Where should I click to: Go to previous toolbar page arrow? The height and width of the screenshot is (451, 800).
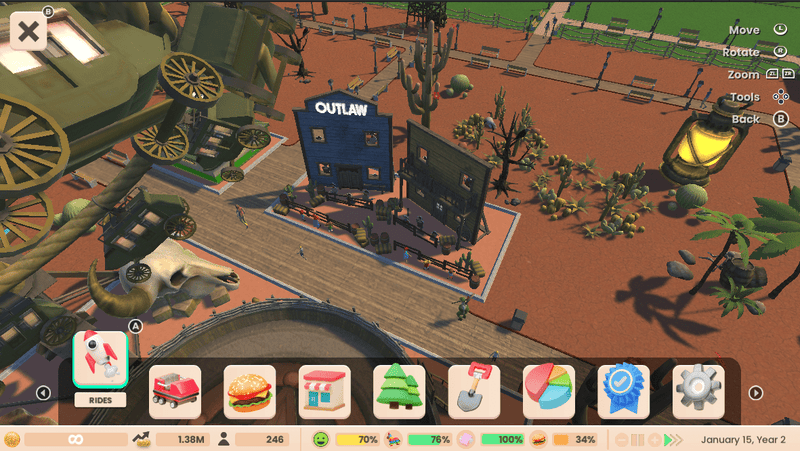pyautogui.click(x=44, y=393)
